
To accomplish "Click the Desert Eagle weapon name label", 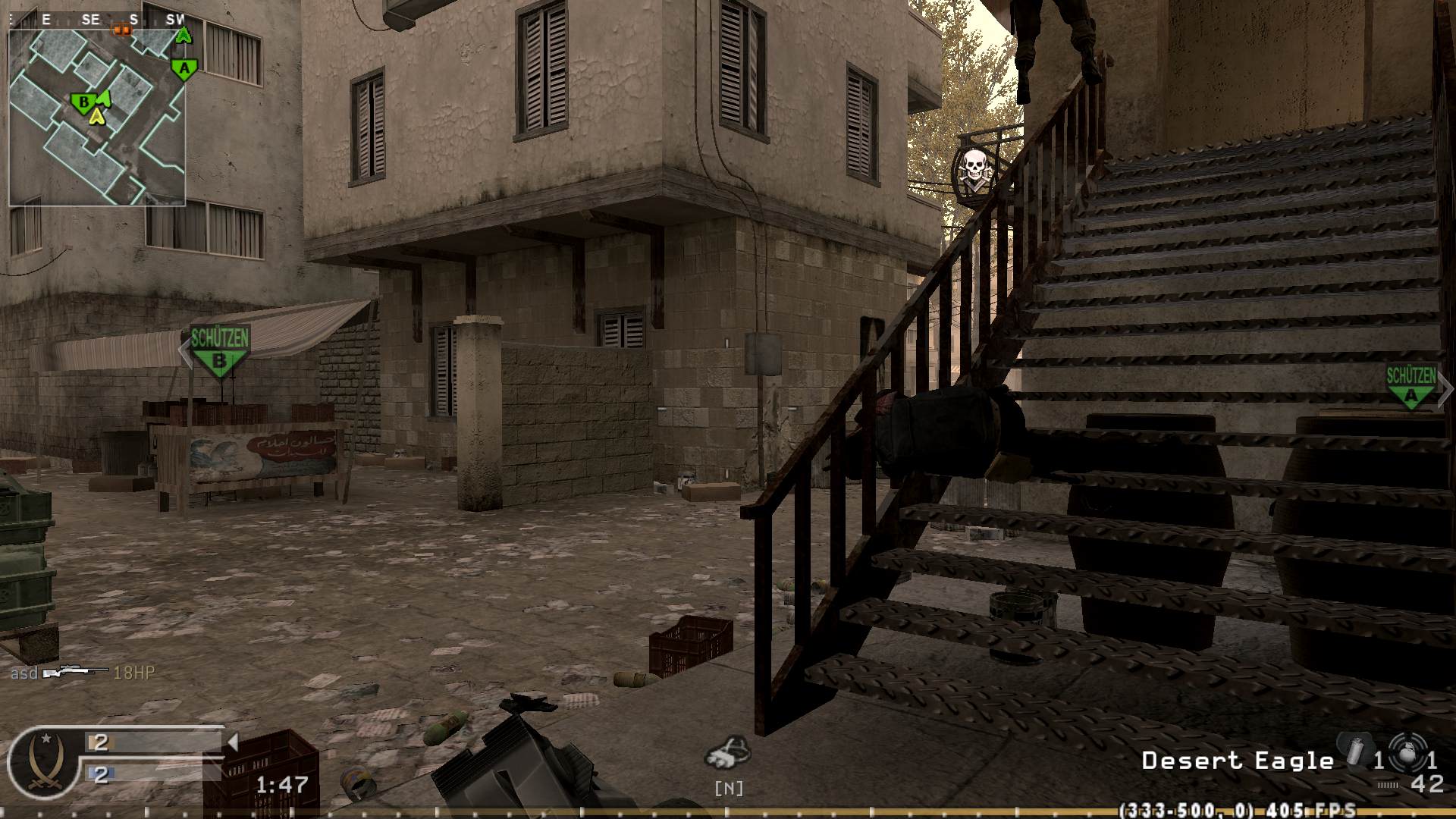I will (x=1238, y=761).
